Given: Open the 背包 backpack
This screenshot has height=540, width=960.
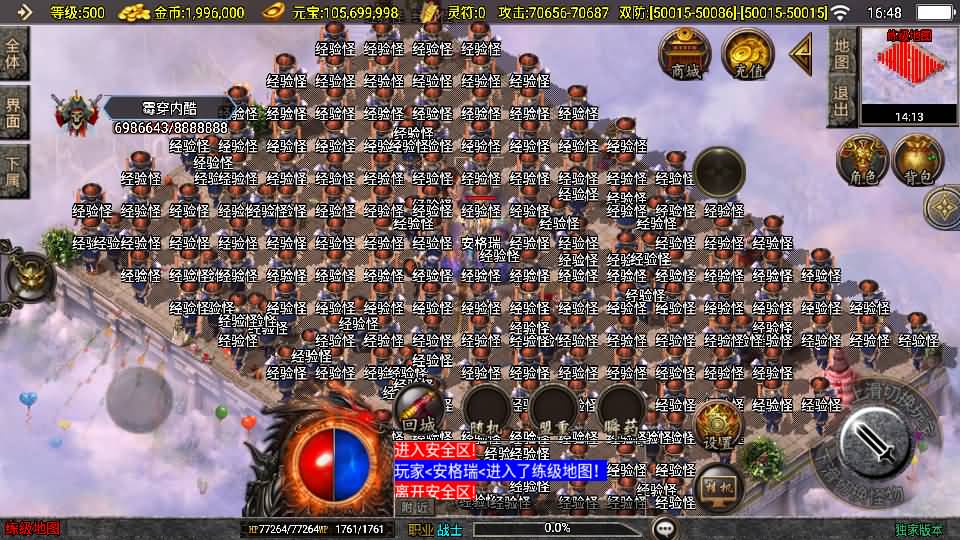Looking at the screenshot, I should pyautogui.click(x=917, y=161).
